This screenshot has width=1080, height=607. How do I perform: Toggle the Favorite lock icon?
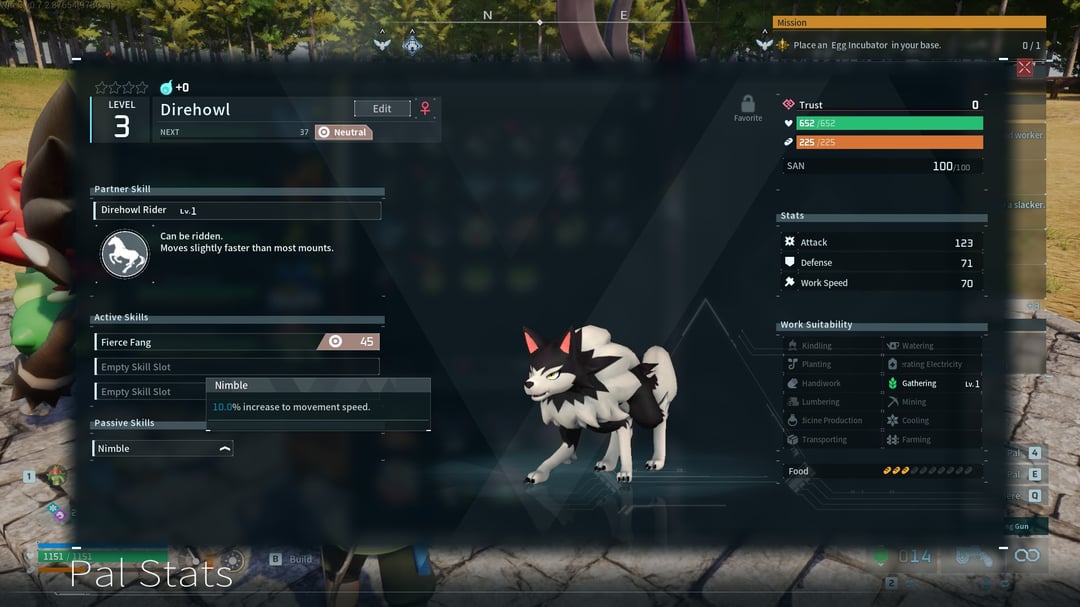point(747,105)
